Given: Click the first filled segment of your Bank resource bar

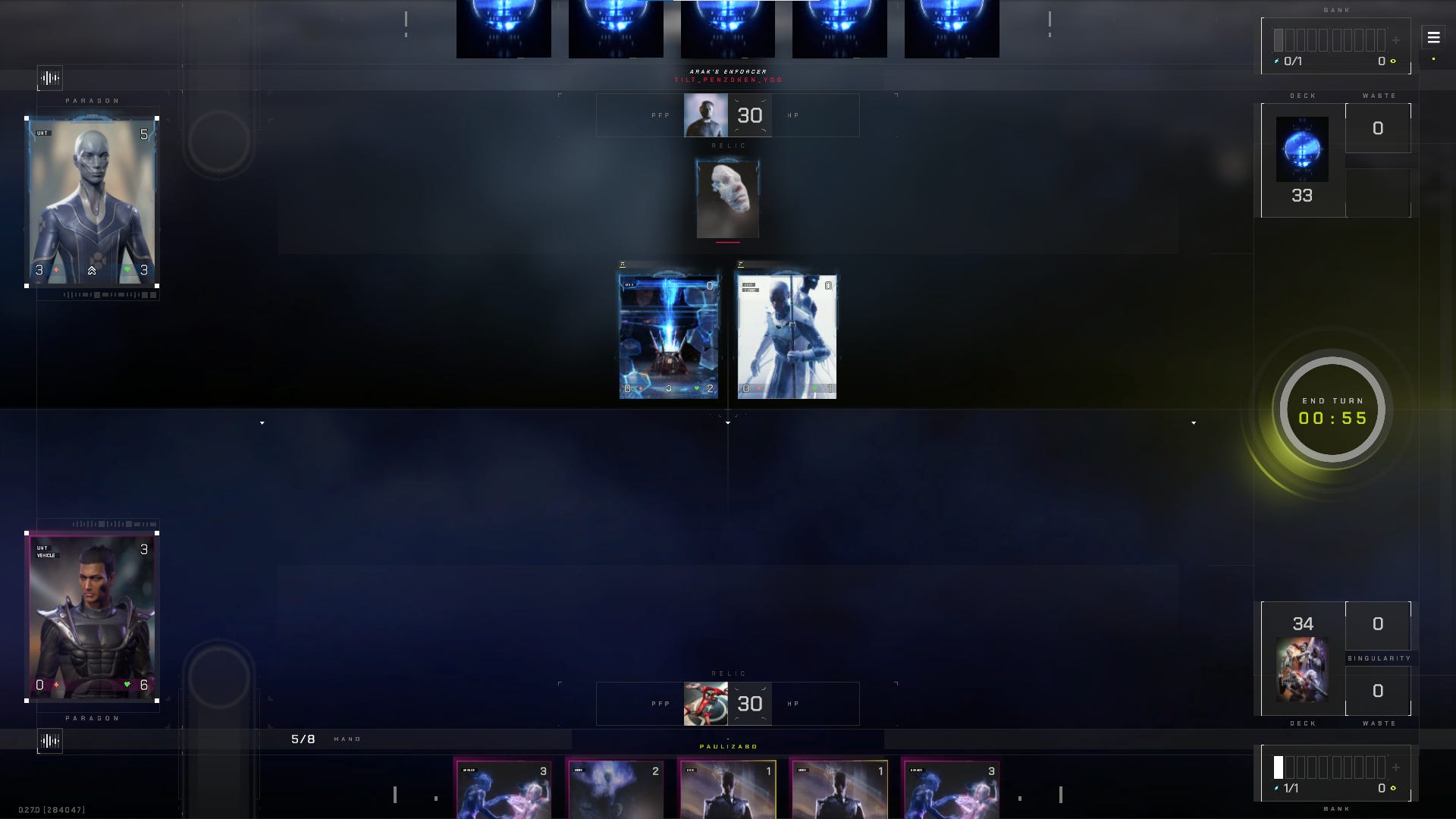Looking at the screenshot, I should tap(1279, 767).
